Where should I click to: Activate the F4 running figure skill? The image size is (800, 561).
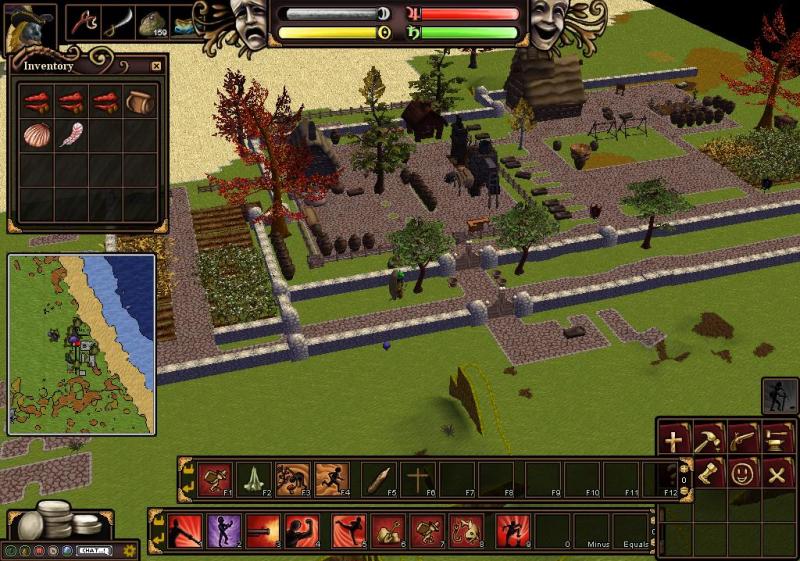point(331,477)
